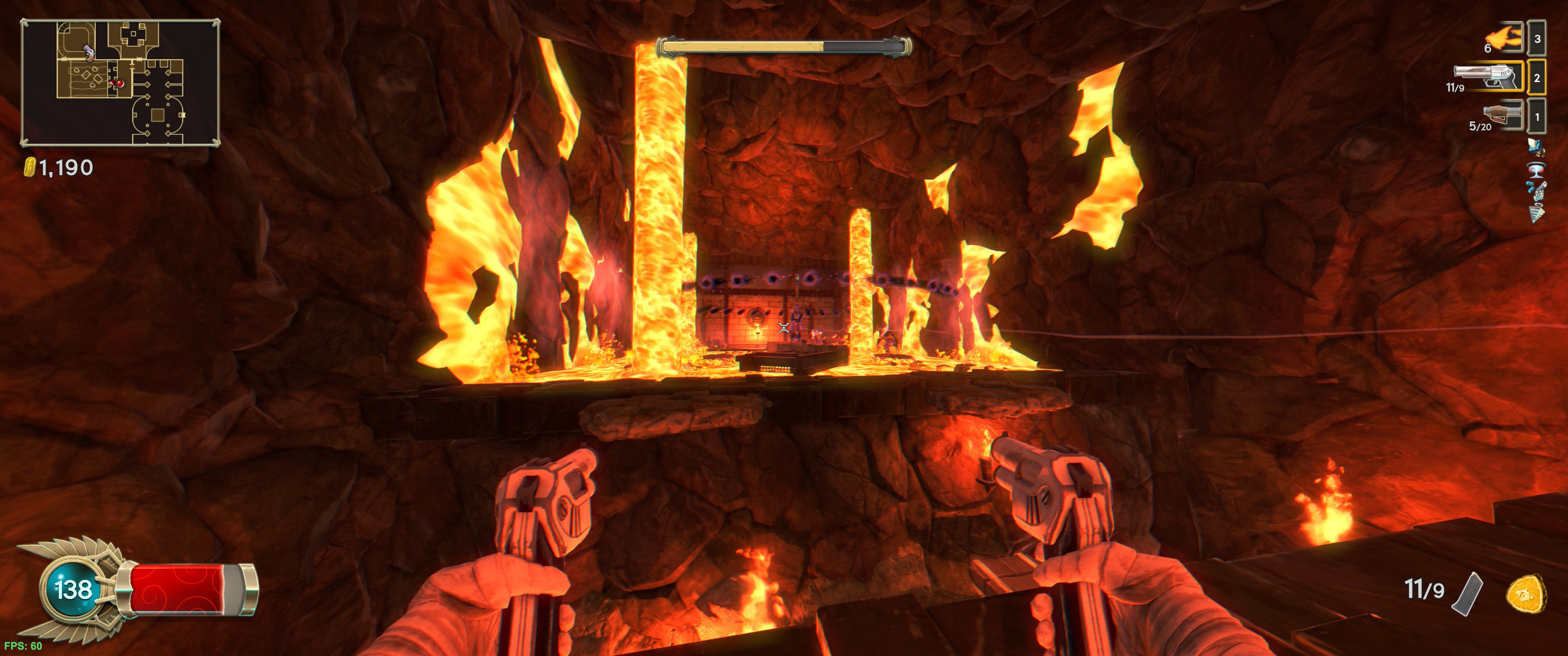Switch to the wooden shotgun in slot 1
Image resolution: width=1568 pixels, height=656 pixels.
click(x=1502, y=115)
